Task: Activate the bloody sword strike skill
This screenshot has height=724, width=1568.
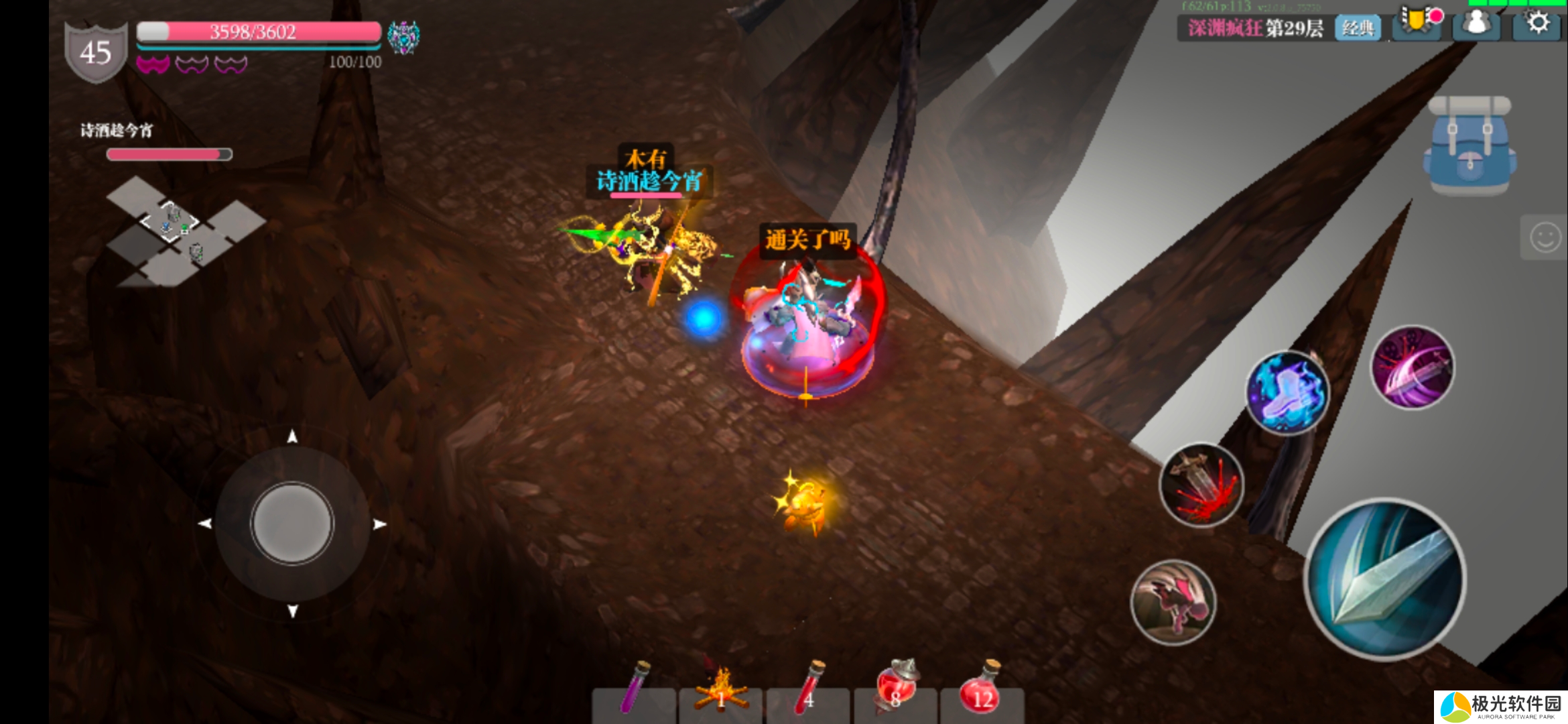Action: point(1201,485)
